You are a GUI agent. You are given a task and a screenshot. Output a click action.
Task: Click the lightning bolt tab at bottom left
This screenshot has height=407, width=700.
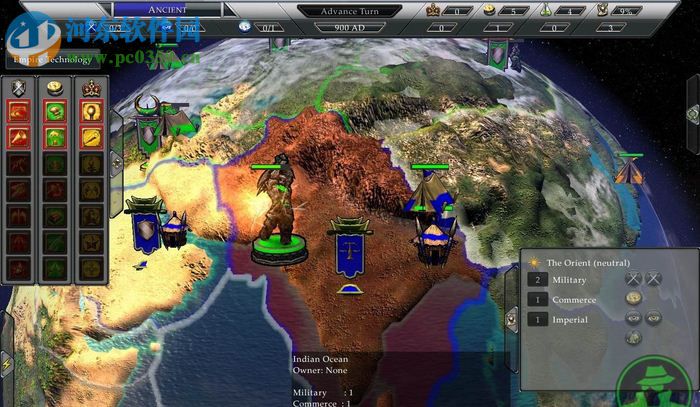click(x=6, y=366)
